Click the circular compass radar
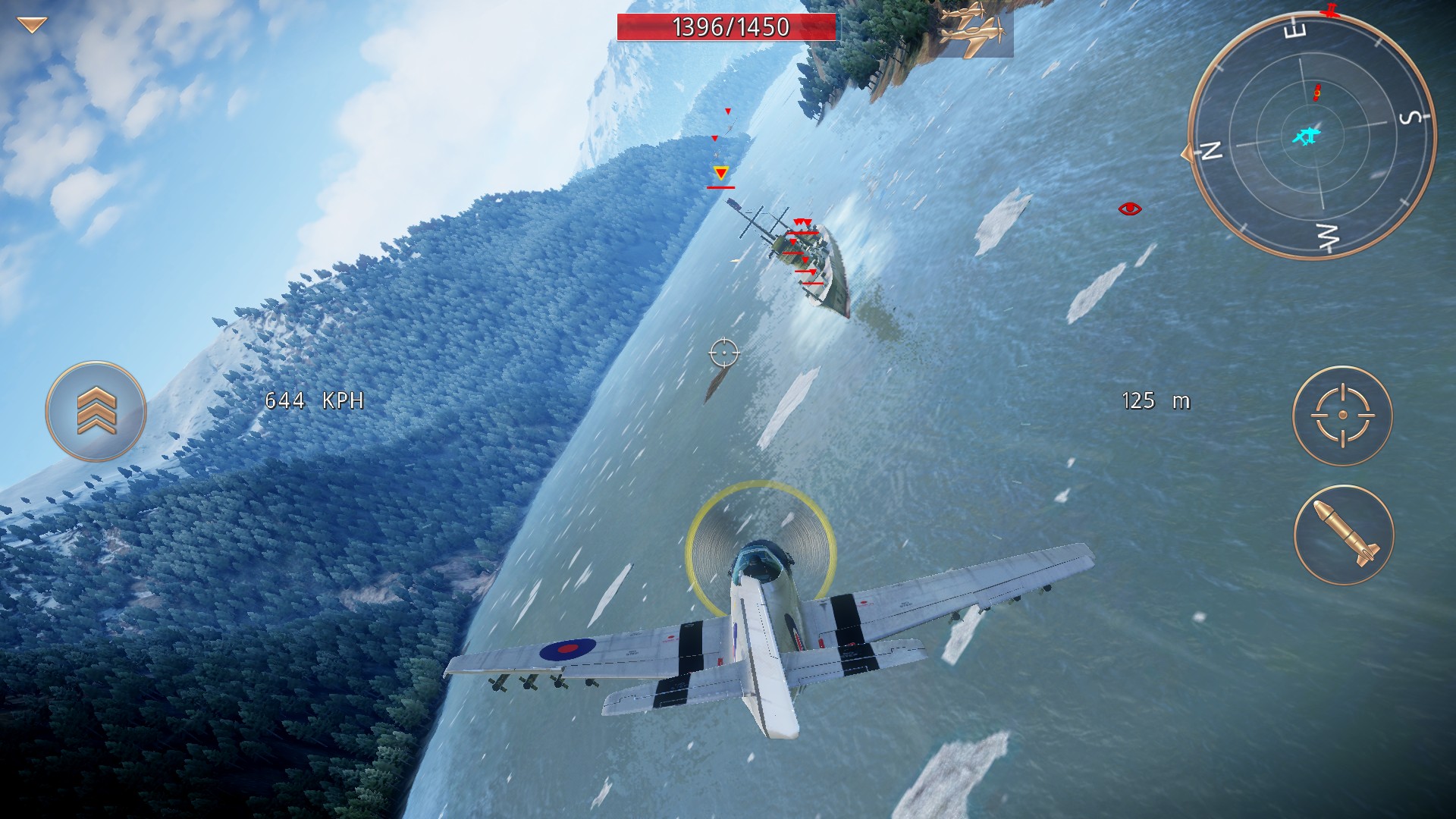This screenshot has height=819, width=1456. click(x=1311, y=136)
